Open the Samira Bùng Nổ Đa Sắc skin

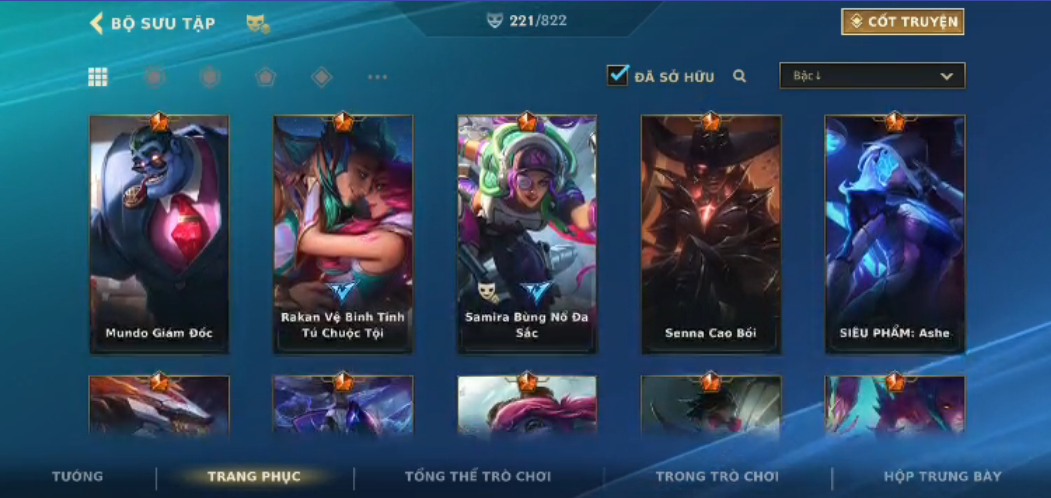[527, 234]
